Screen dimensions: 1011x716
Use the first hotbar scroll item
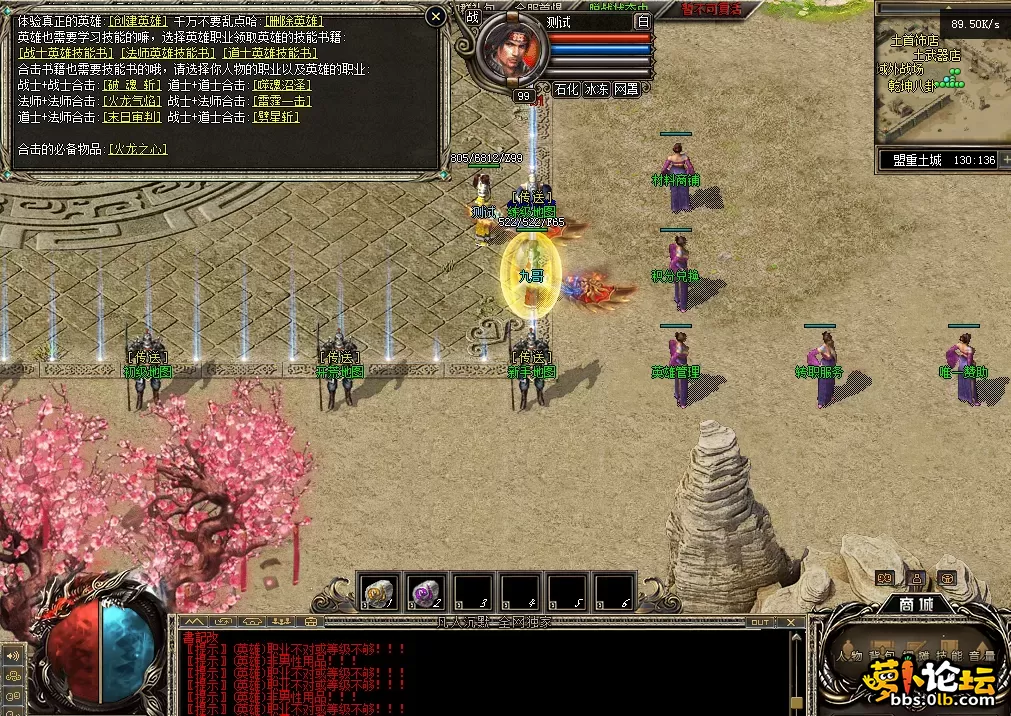(379, 592)
